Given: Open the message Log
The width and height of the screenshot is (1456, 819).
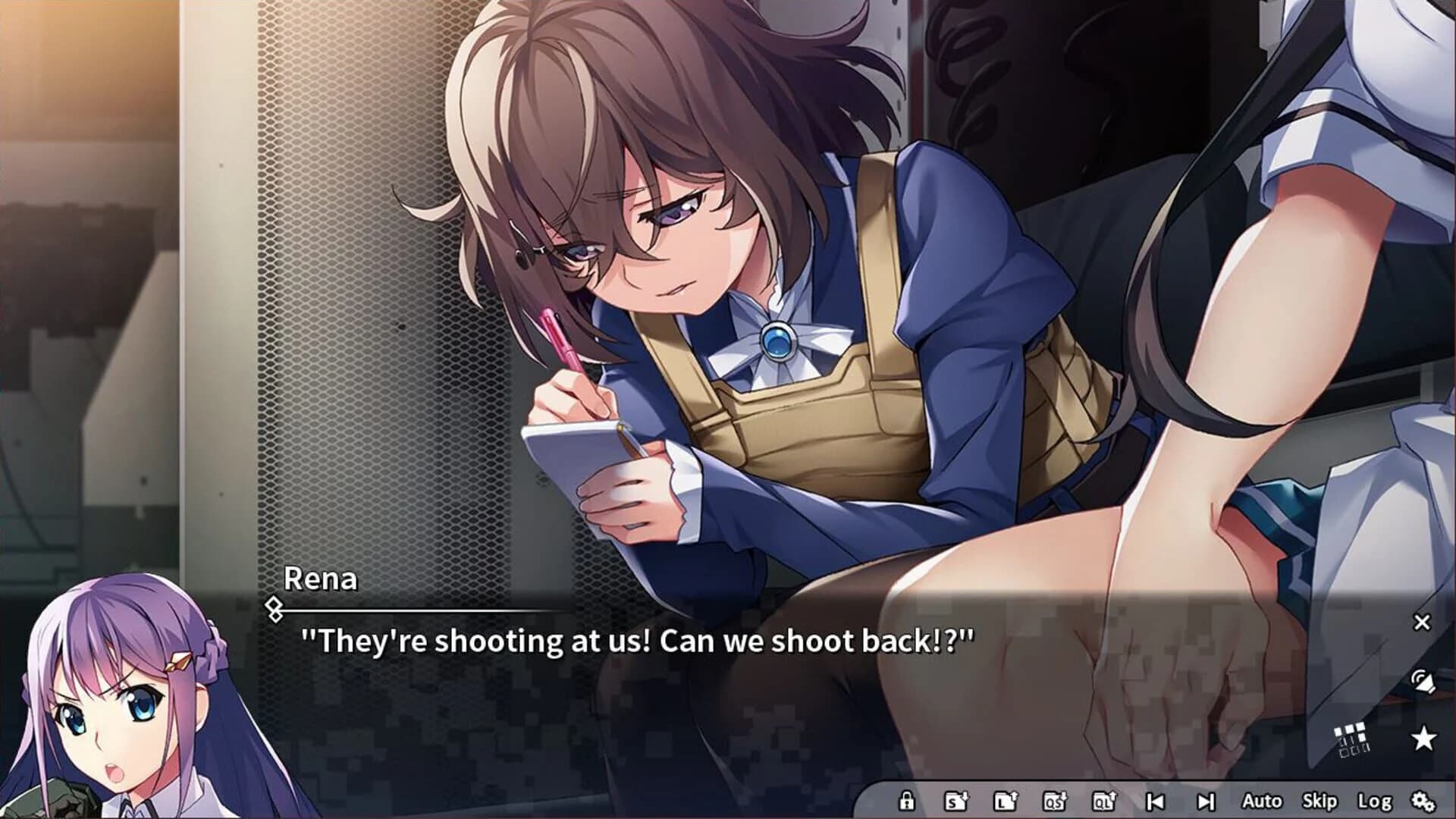Looking at the screenshot, I should 1374,801.
